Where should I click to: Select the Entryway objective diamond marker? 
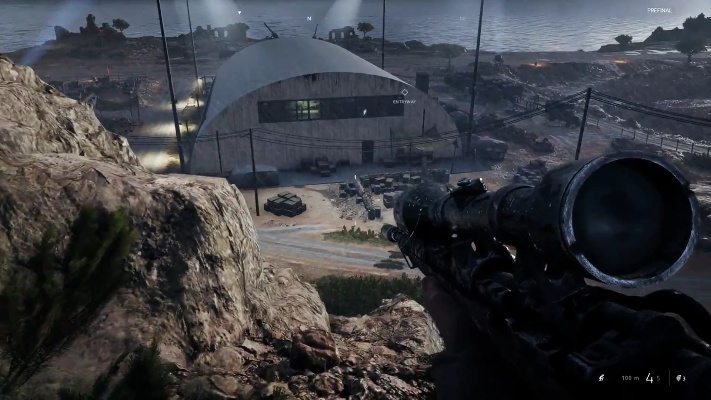click(x=404, y=92)
